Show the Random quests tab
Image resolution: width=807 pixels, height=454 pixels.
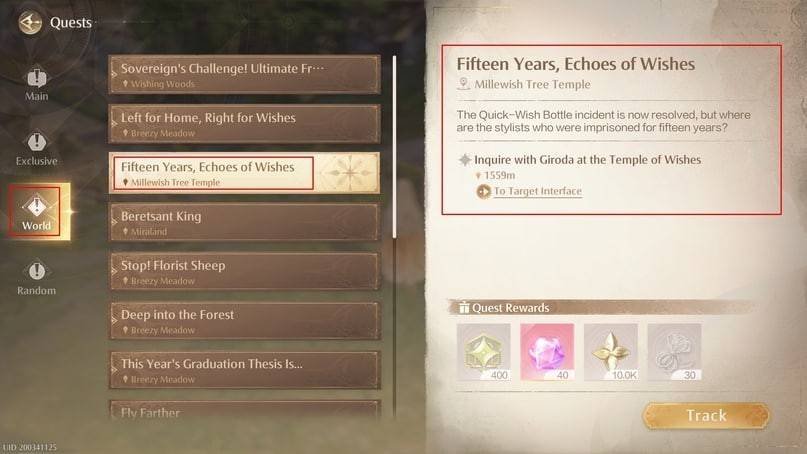[36, 277]
